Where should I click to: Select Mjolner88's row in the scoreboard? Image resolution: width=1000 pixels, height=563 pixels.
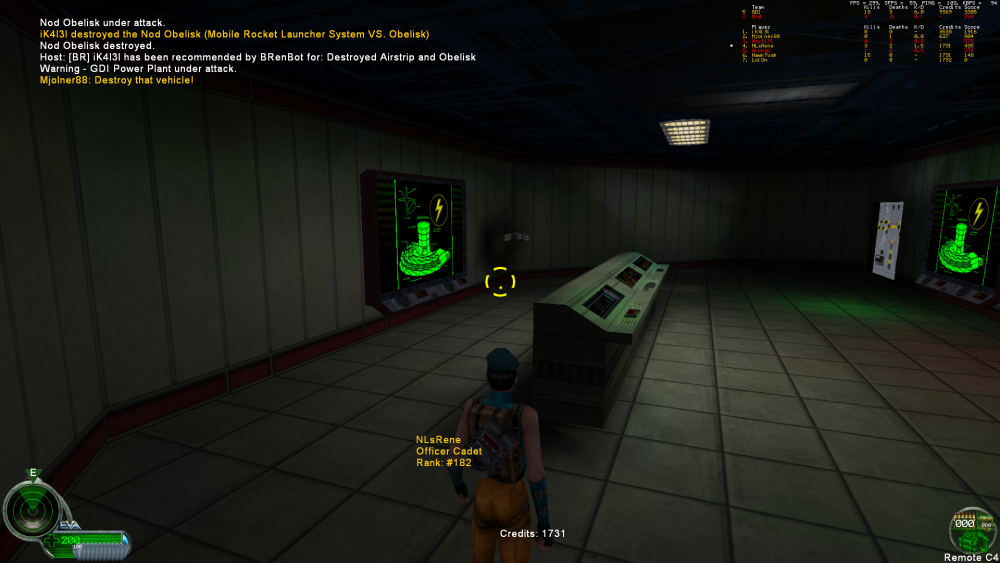[765, 36]
